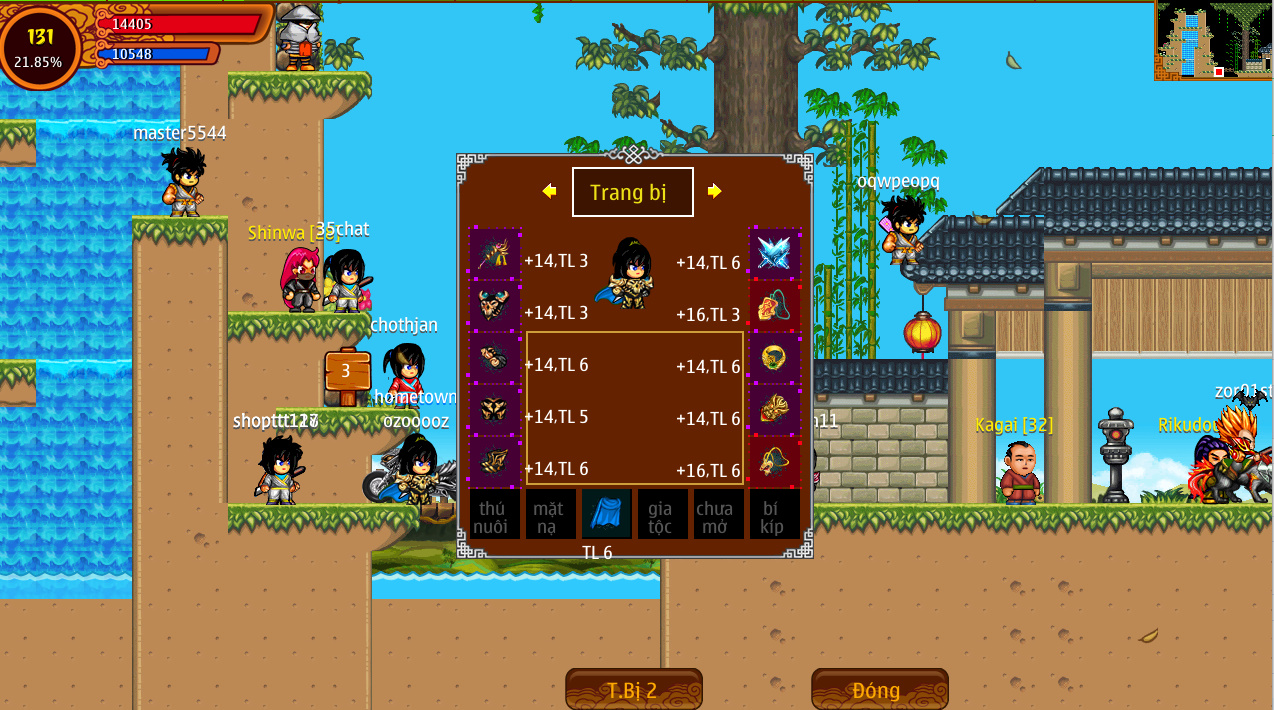
Task: Click the chưa mở locked slot
Action: click(718, 514)
